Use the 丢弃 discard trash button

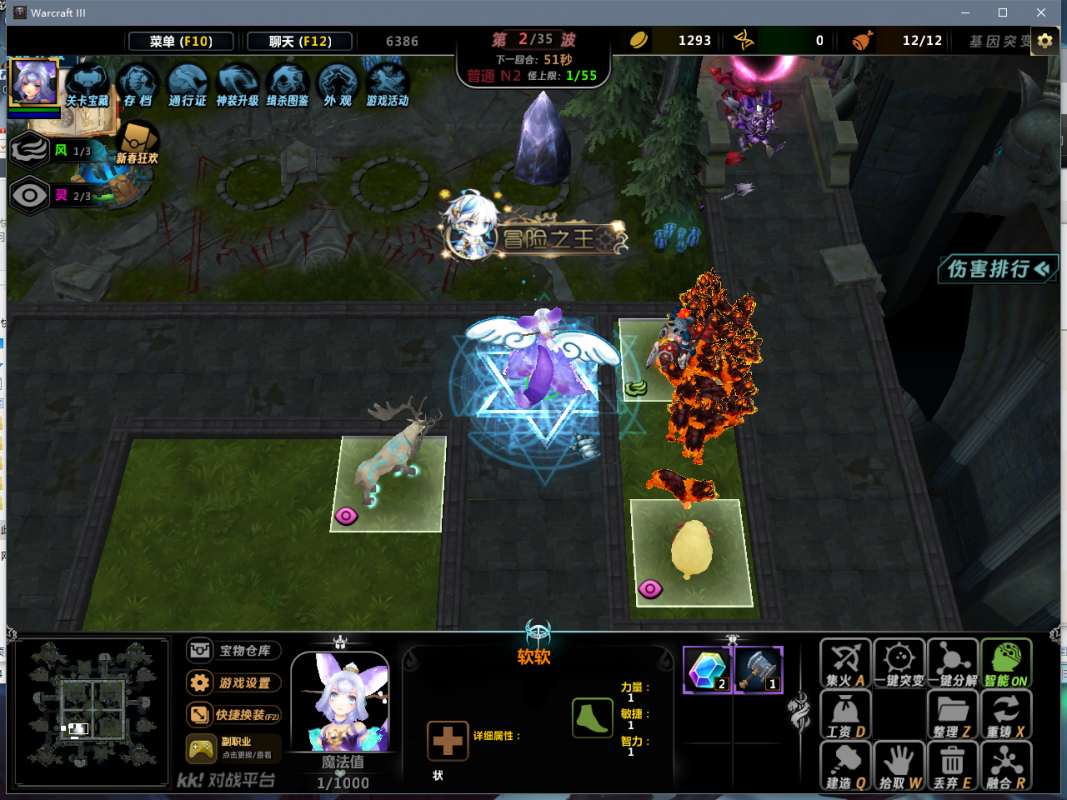pos(953,766)
